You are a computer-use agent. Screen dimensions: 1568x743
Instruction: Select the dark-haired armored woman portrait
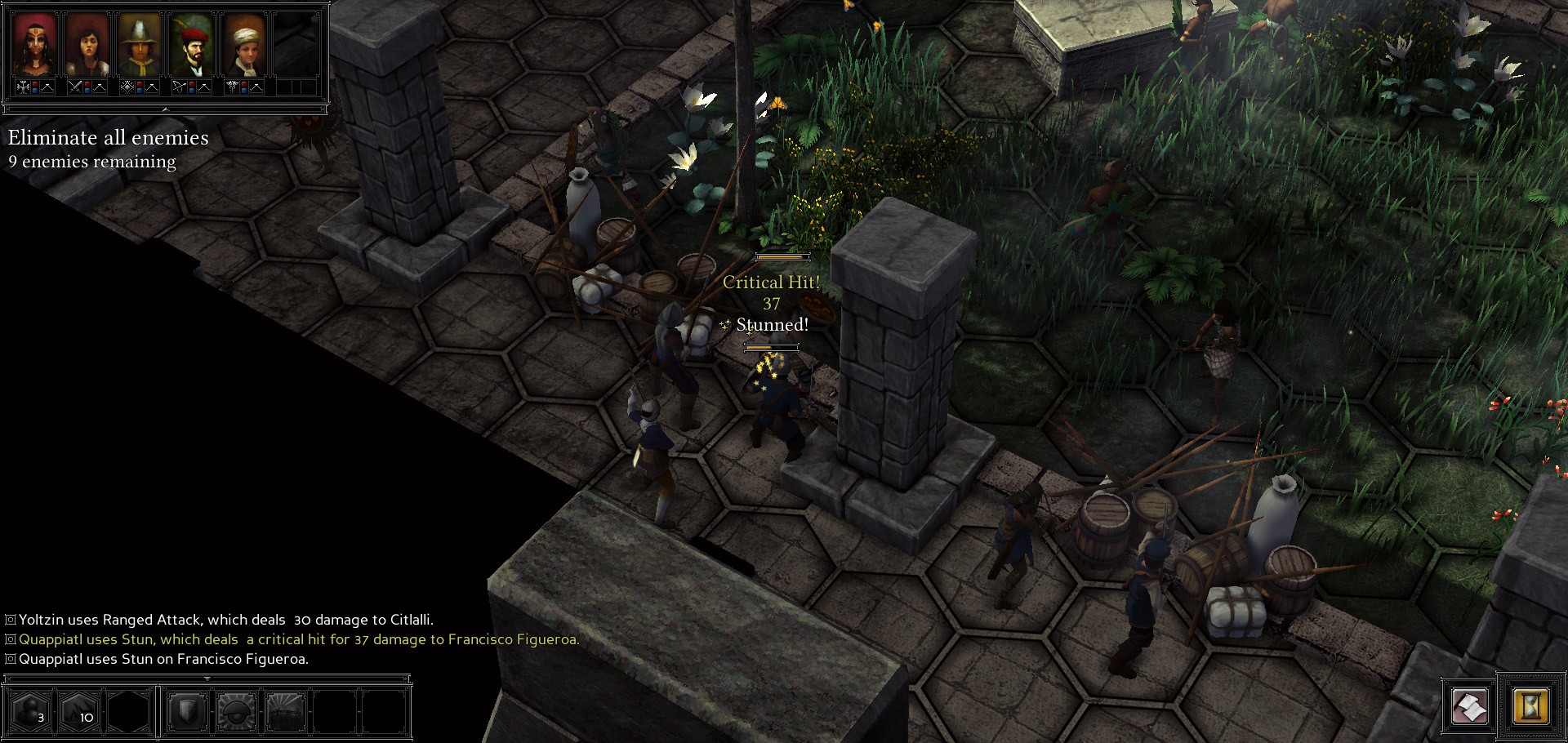click(x=87, y=45)
